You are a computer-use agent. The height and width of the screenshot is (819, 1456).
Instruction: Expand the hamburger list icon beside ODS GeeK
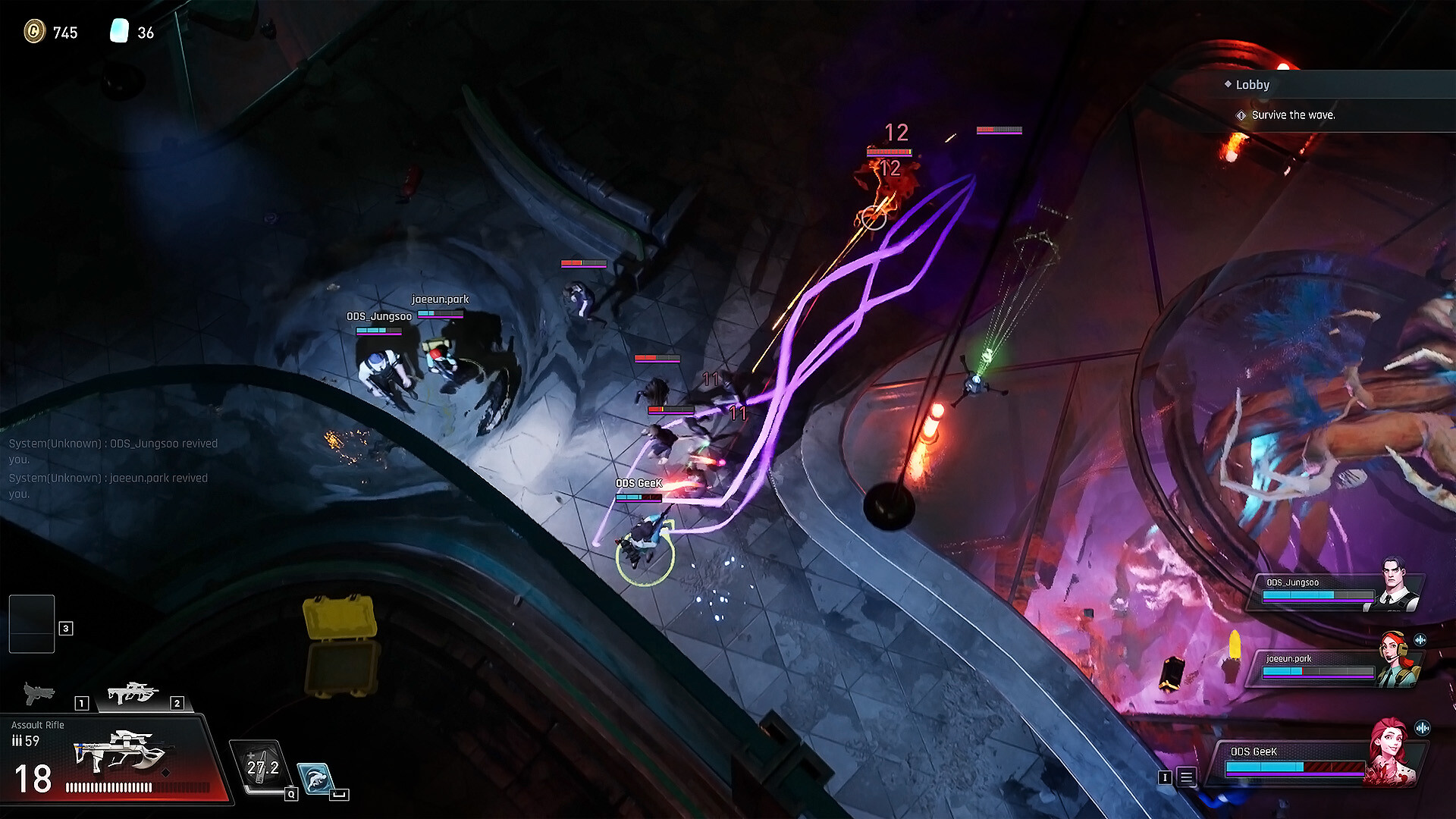coord(1185,777)
